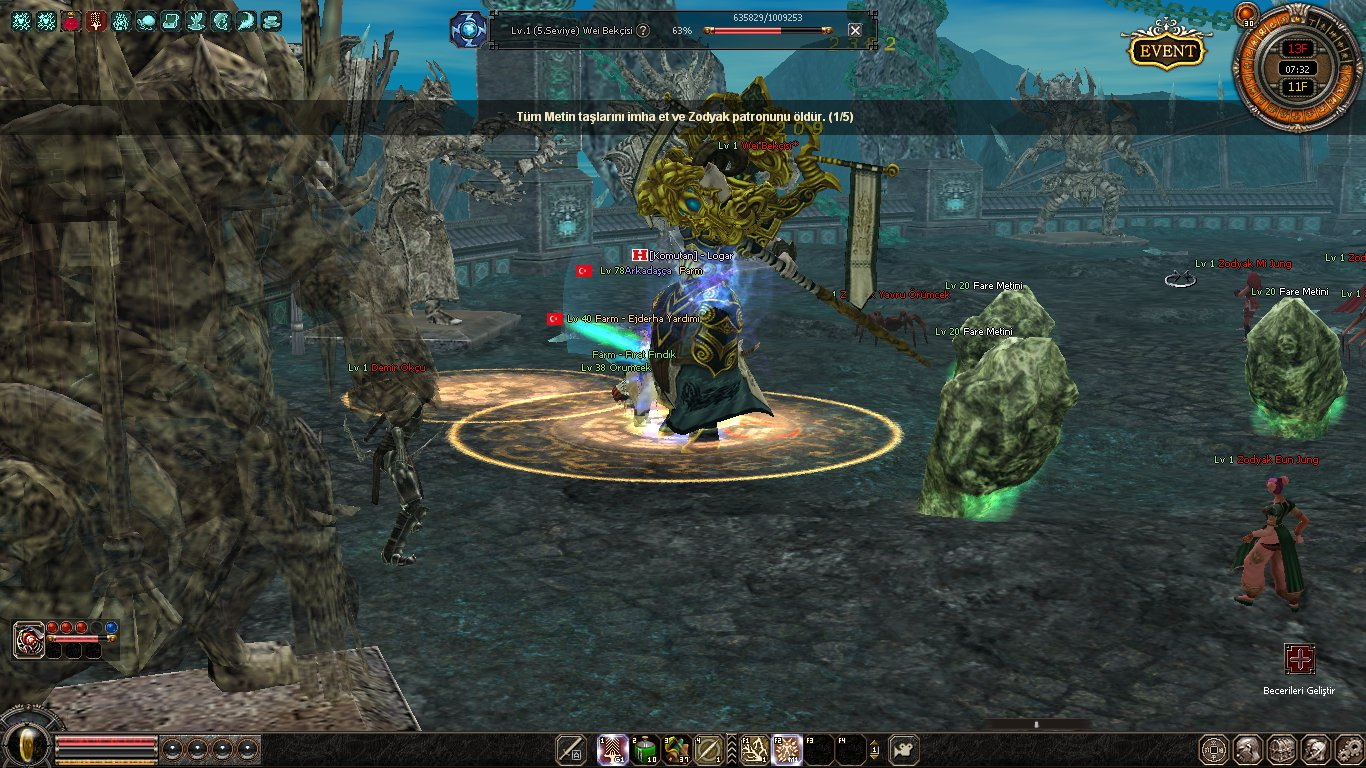Viewport: 1366px width, 768px height.
Task: Use the green potion in hotbar slot 2
Action: tap(645, 749)
